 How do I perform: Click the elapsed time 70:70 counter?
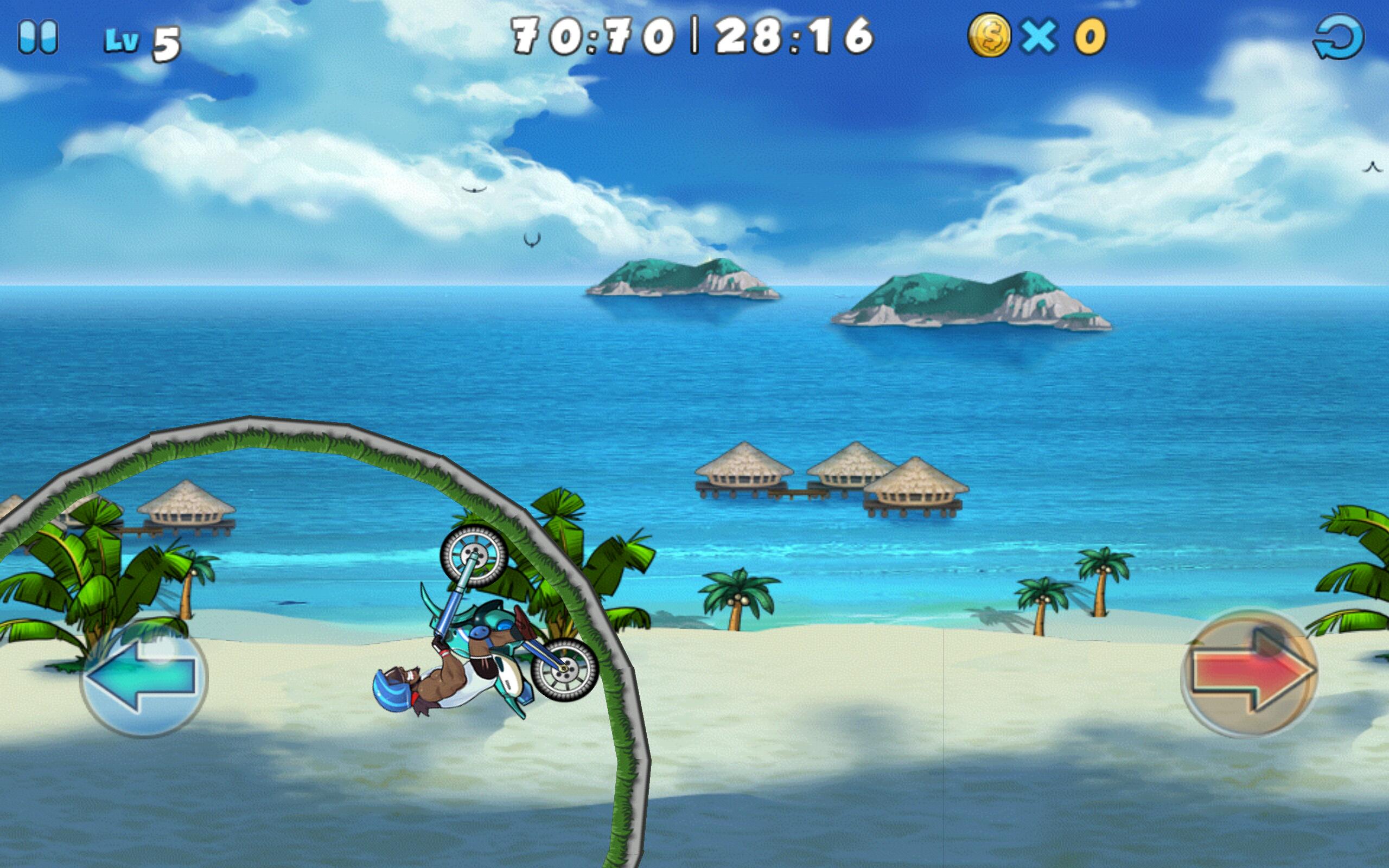[591, 36]
